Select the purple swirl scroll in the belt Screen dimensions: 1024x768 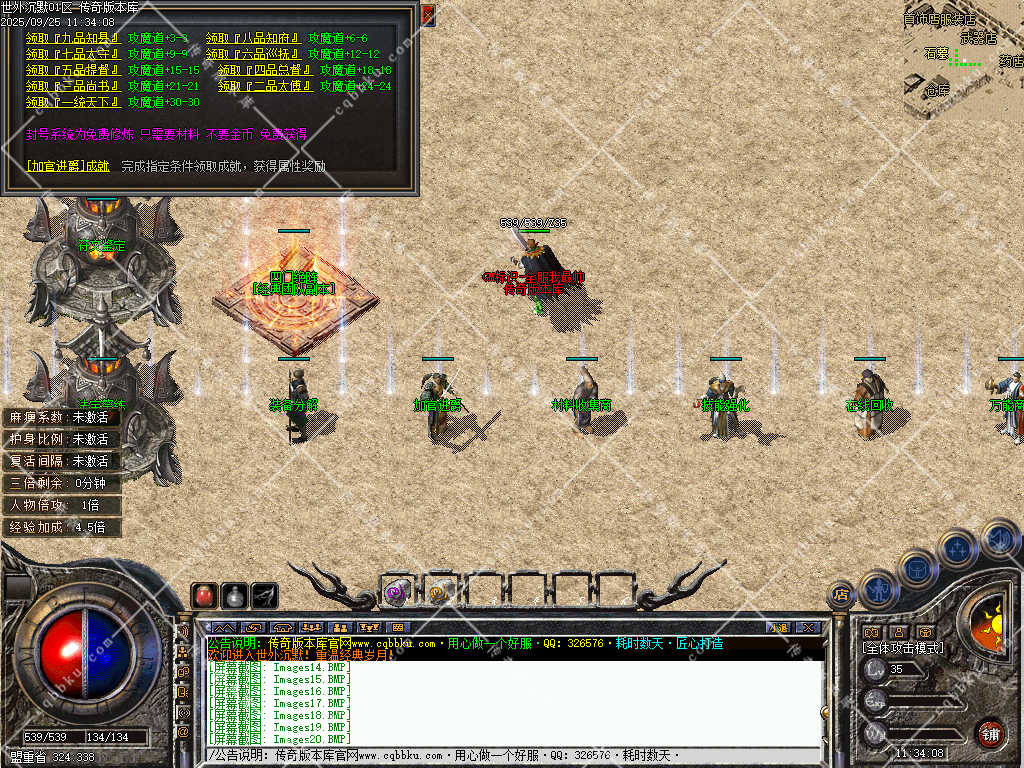click(x=396, y=593)
